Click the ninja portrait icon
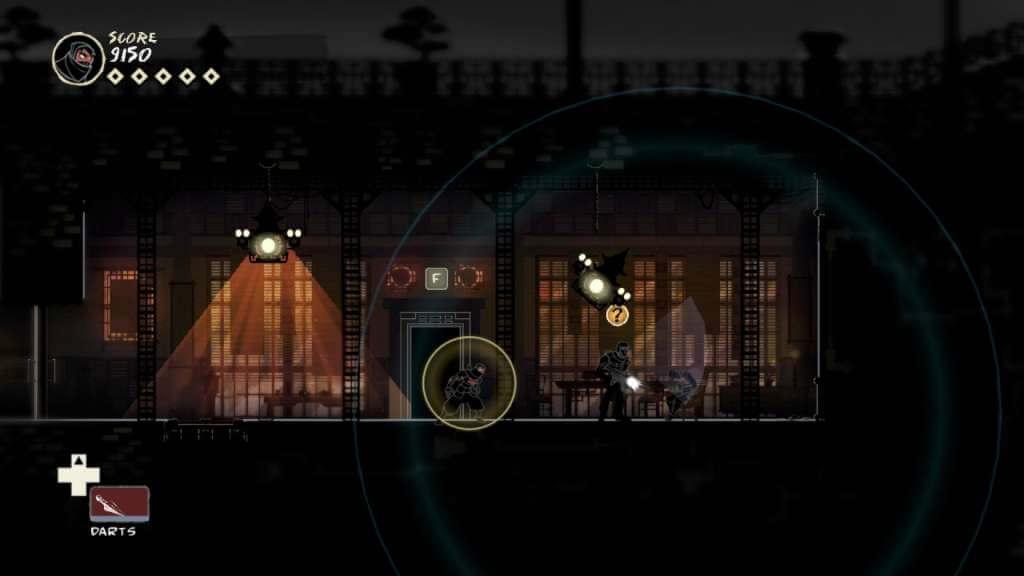 point(78,58)
